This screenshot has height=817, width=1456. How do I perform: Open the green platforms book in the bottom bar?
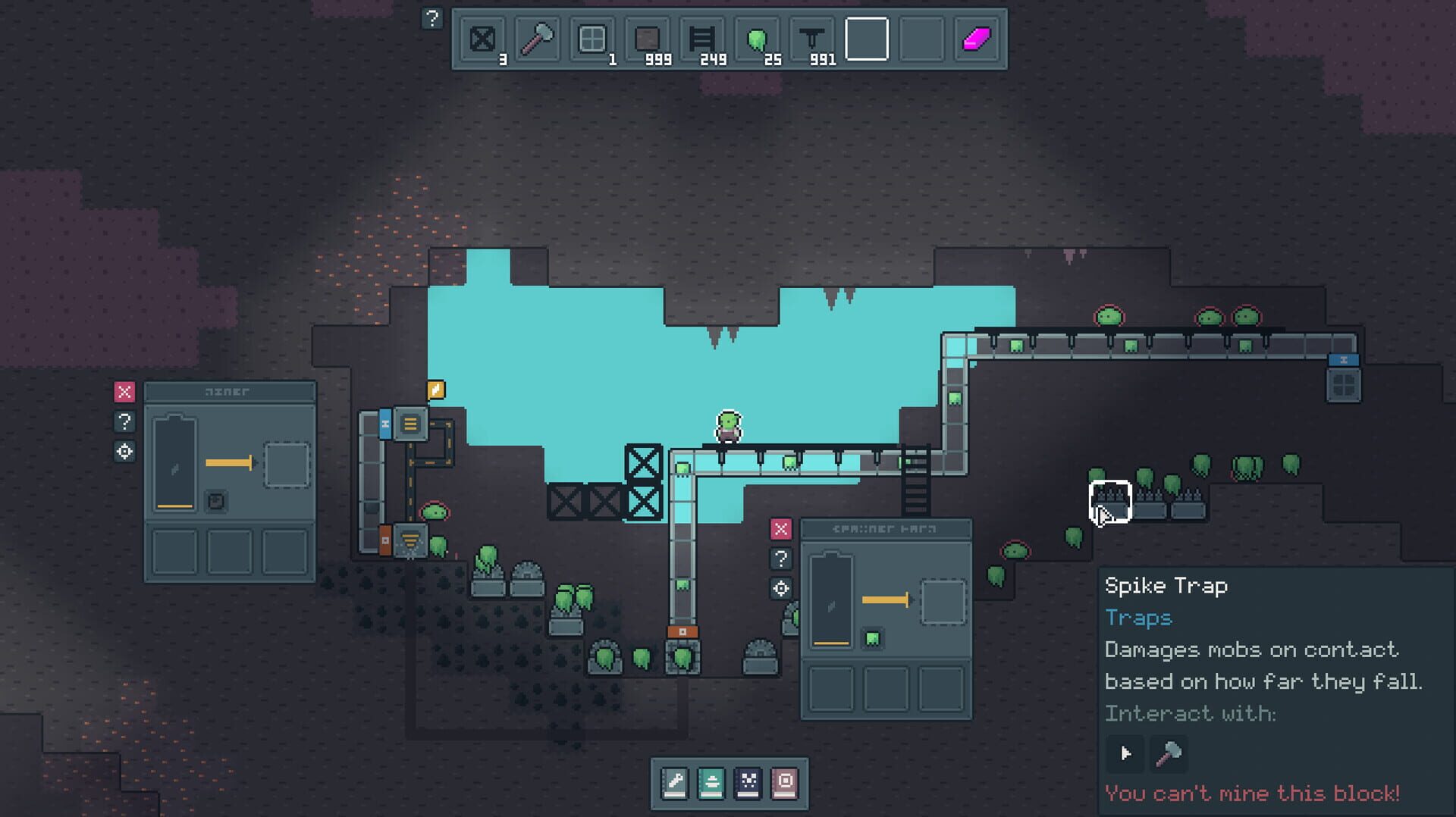(711, 784)
